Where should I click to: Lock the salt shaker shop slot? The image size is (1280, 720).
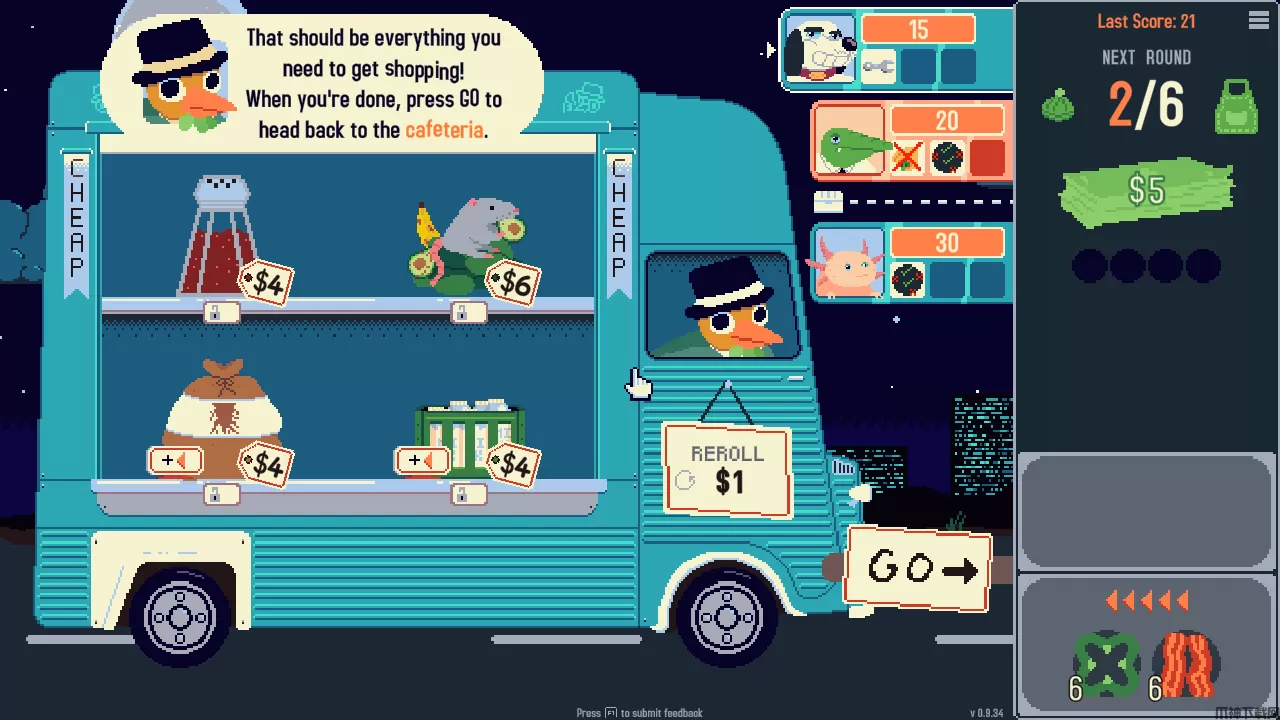pos(220,313)
